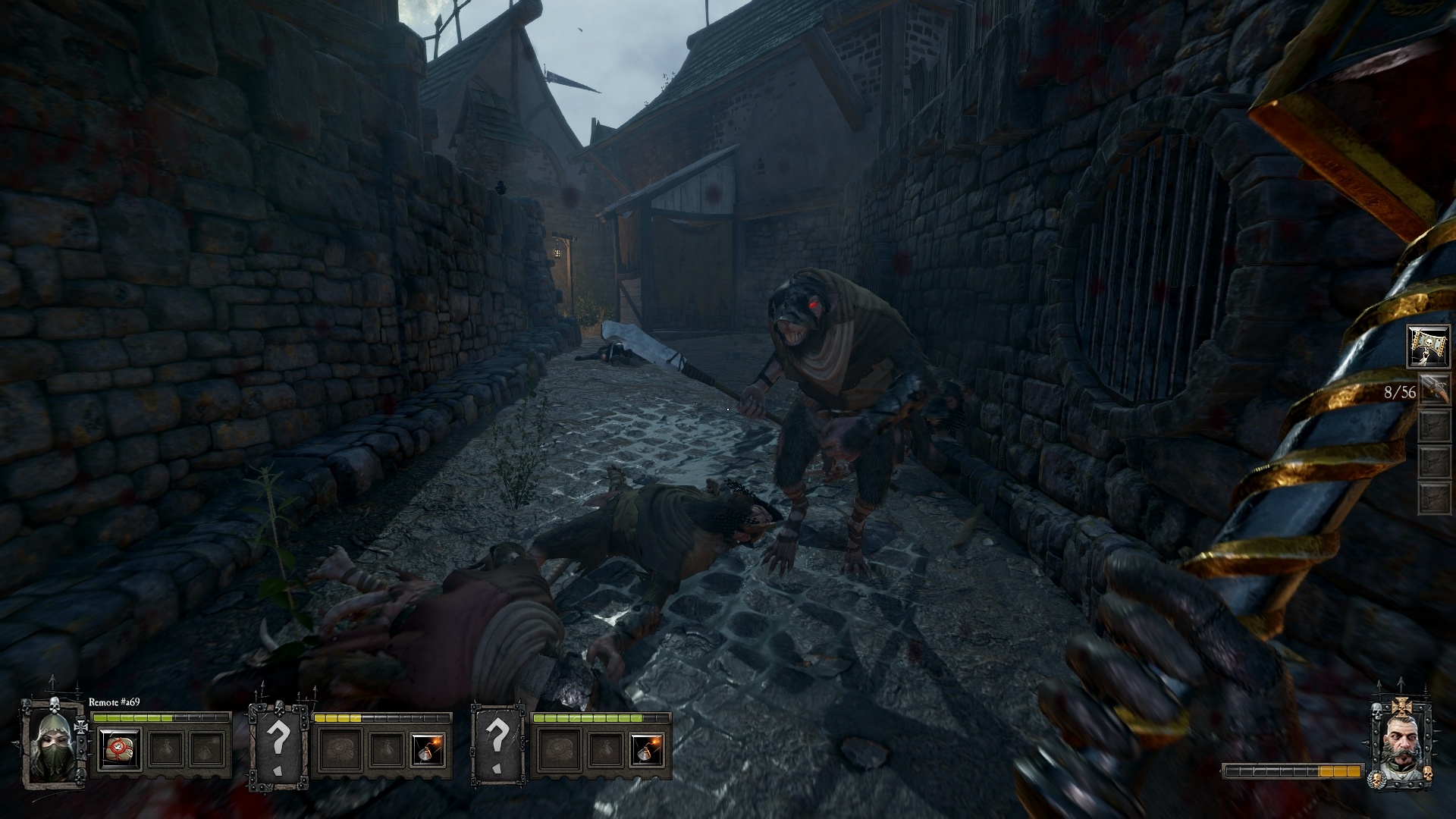
Task: Click the fire bomb icon in second player's slot
Action: (428, 751)
